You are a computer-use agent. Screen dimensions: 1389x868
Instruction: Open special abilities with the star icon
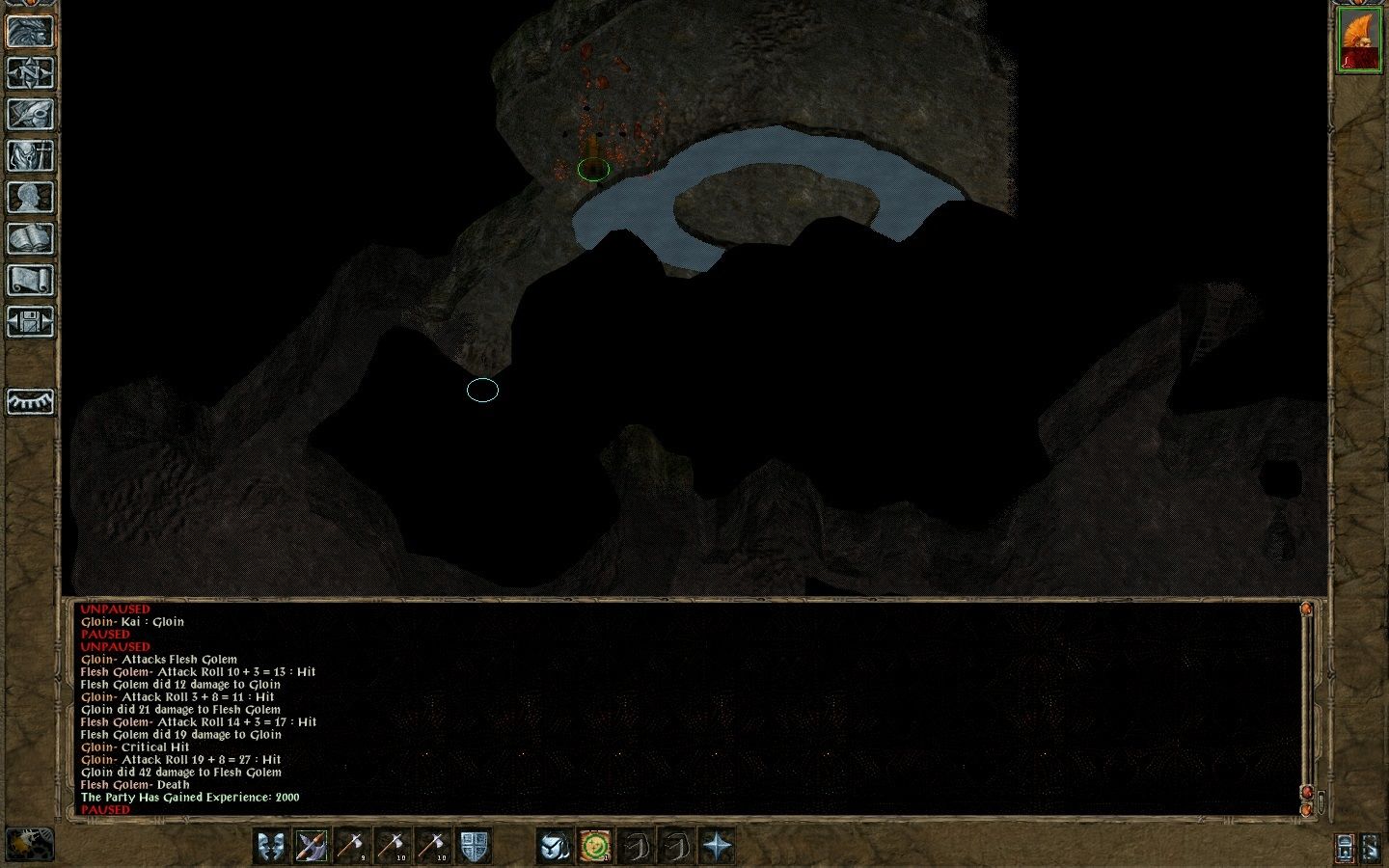(717, 846)
